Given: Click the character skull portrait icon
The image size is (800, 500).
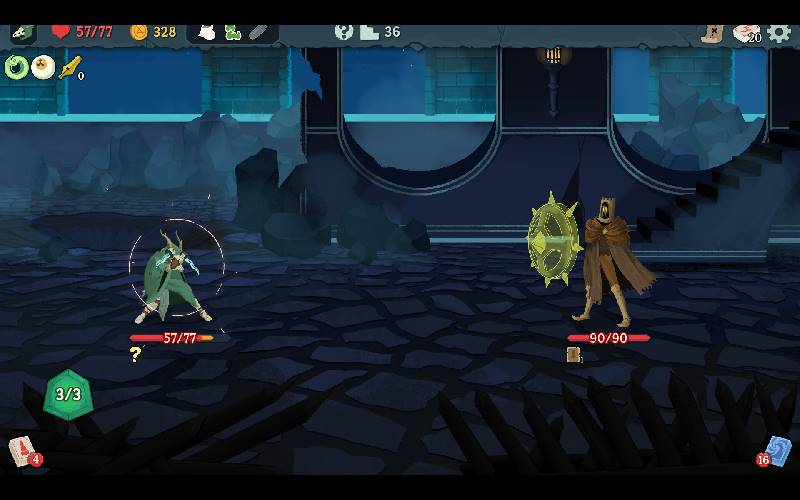Looking at the screenshot, I should [x=23, y=32].
